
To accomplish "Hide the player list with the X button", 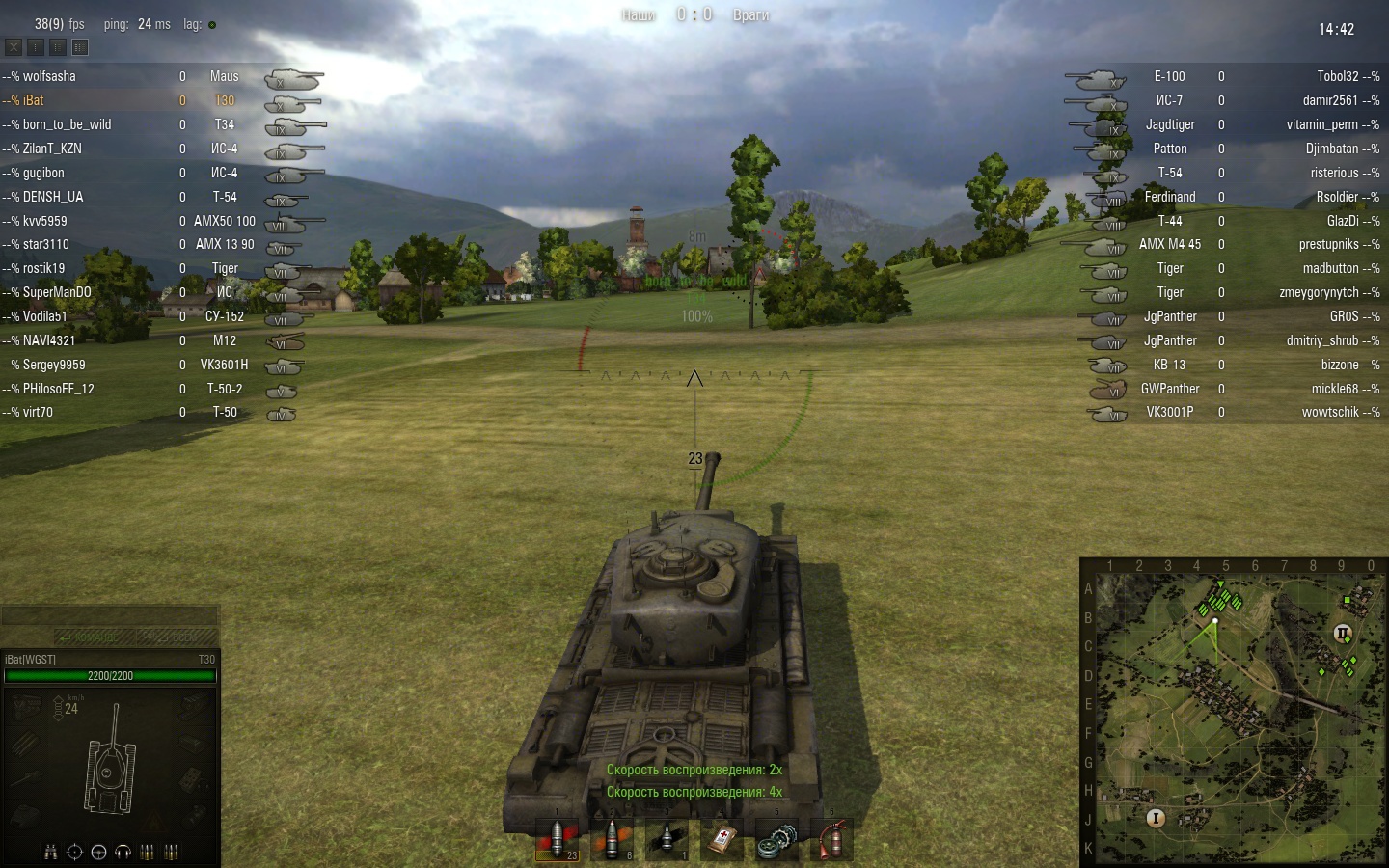I will (x=14, y=46).
